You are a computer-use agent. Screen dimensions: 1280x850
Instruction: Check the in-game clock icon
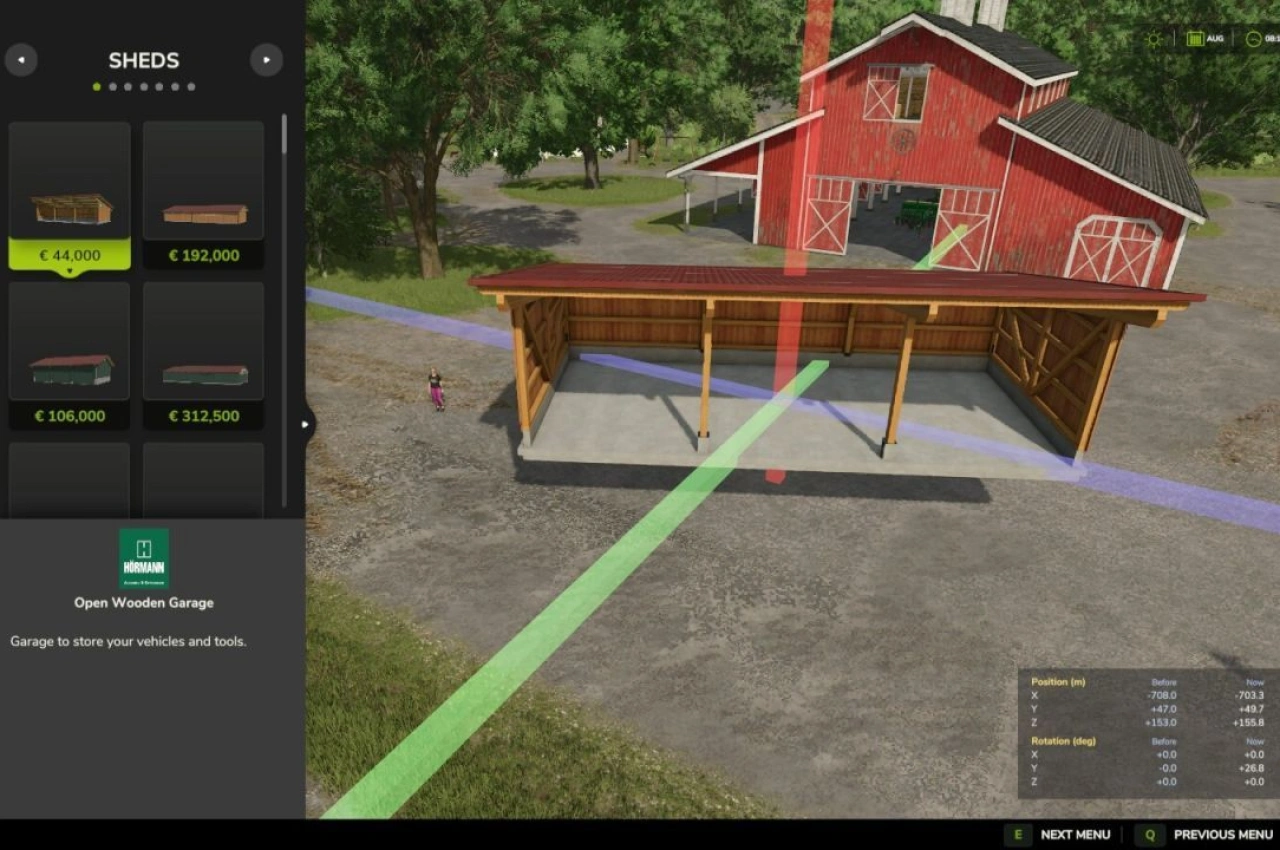[x=1256, y=38]
